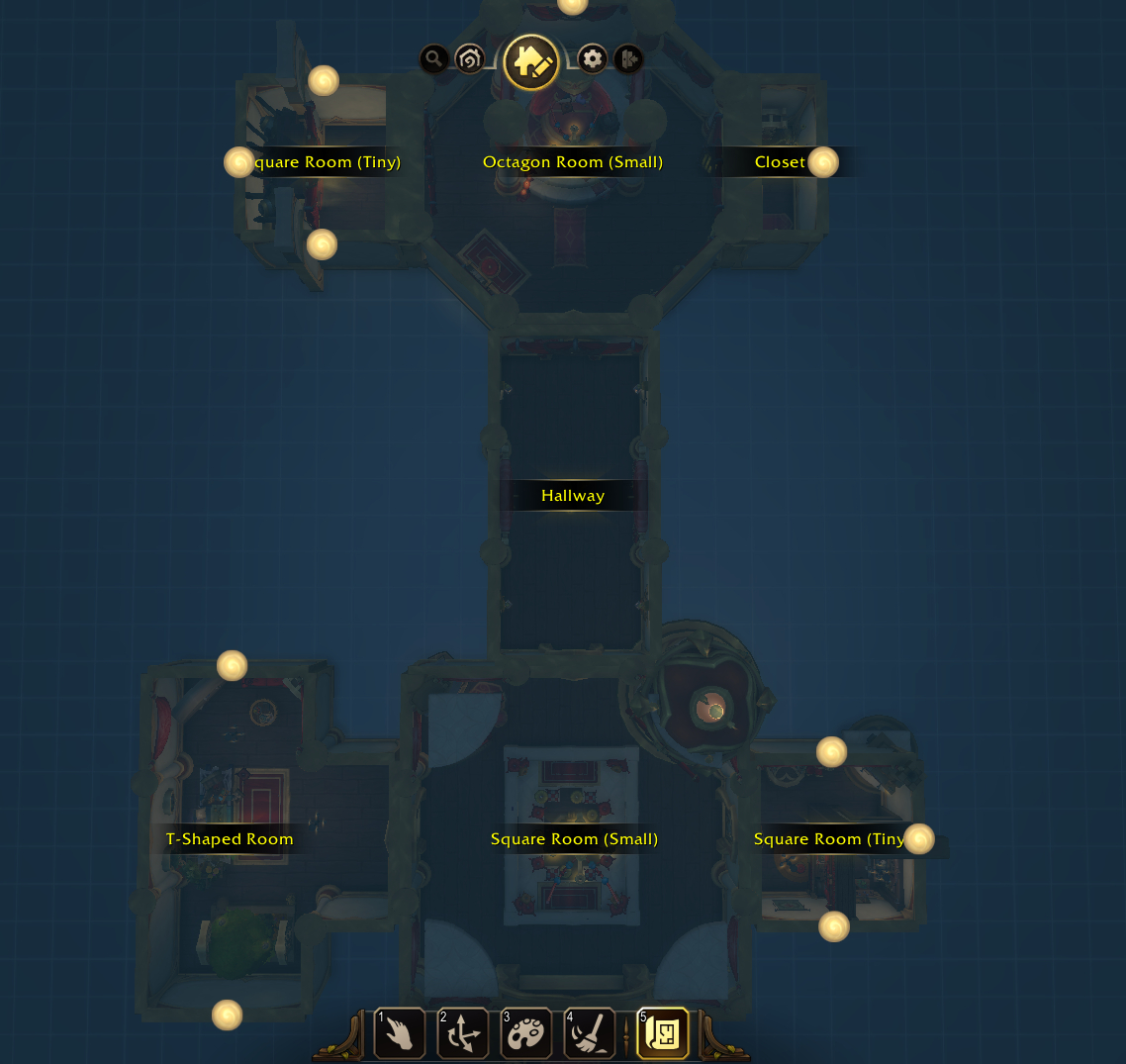
Task: Switch to the blueprint layout tool
Action: [x=663, y=1033]
